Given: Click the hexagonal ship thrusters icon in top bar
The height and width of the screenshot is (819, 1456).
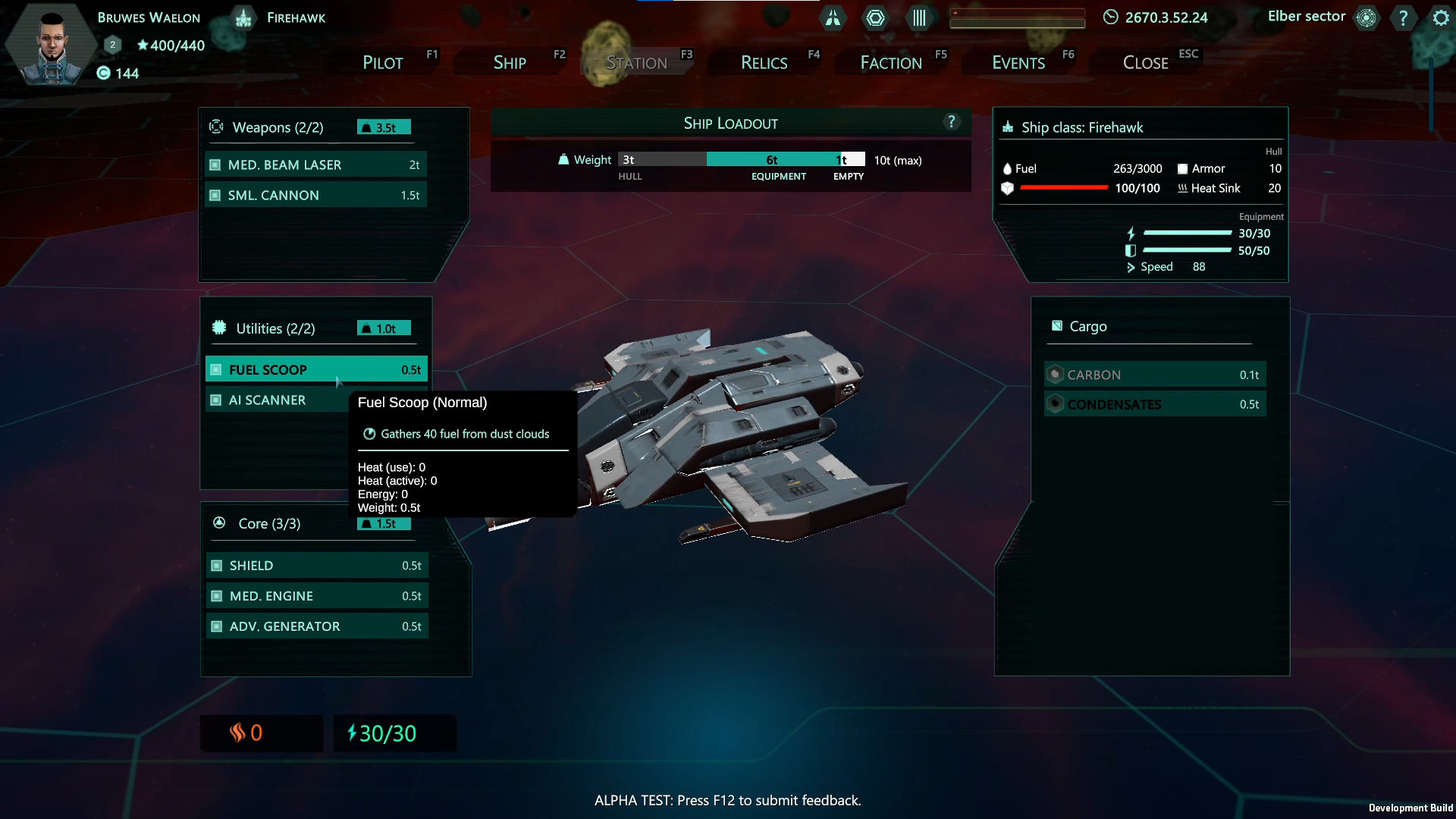Looking at the screenshot, I should 833,17.
